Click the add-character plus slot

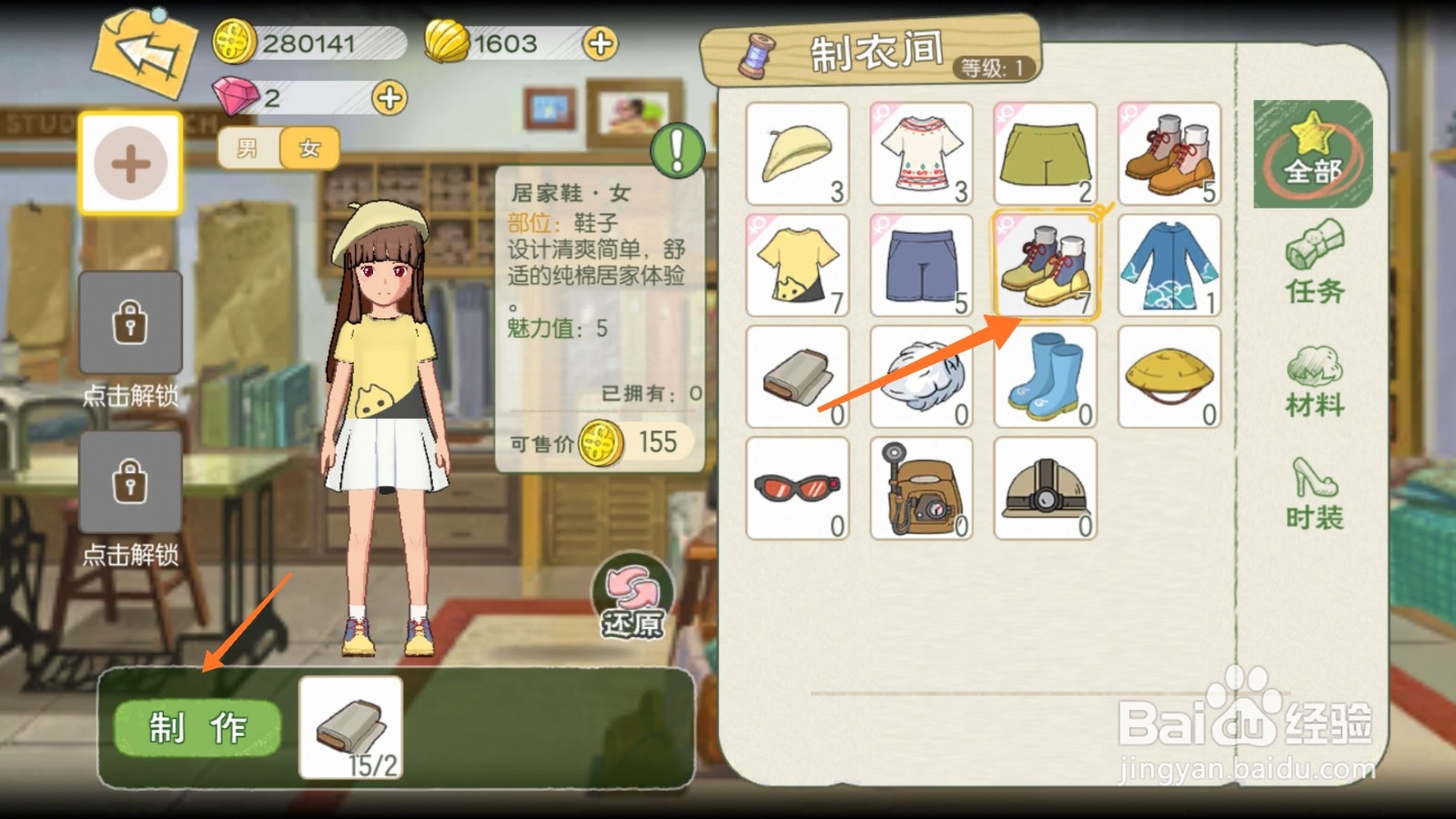pyautogui.click(x=132, y=164)
